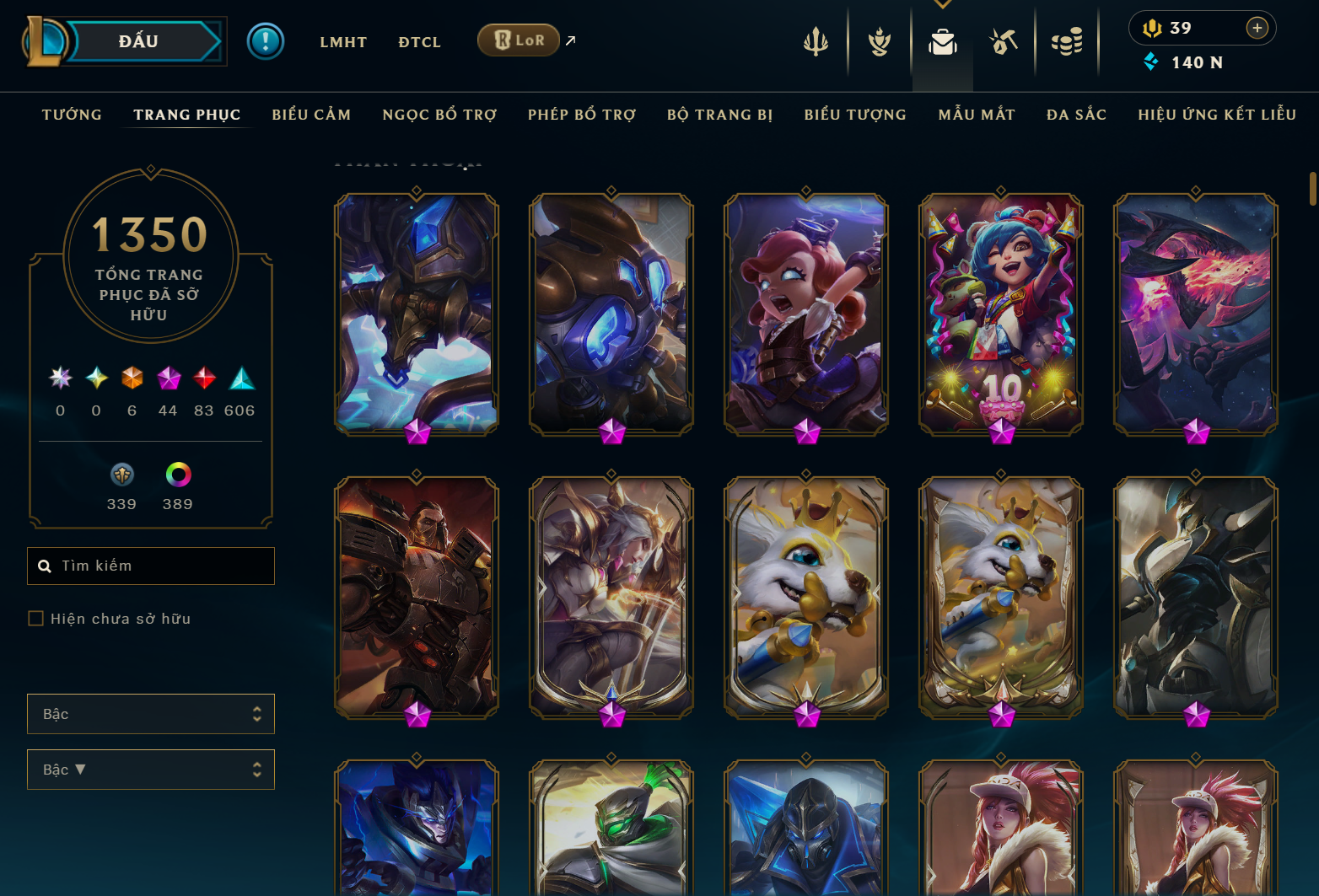Select the Clash trident icon
1319x896 pixels.
817,40
